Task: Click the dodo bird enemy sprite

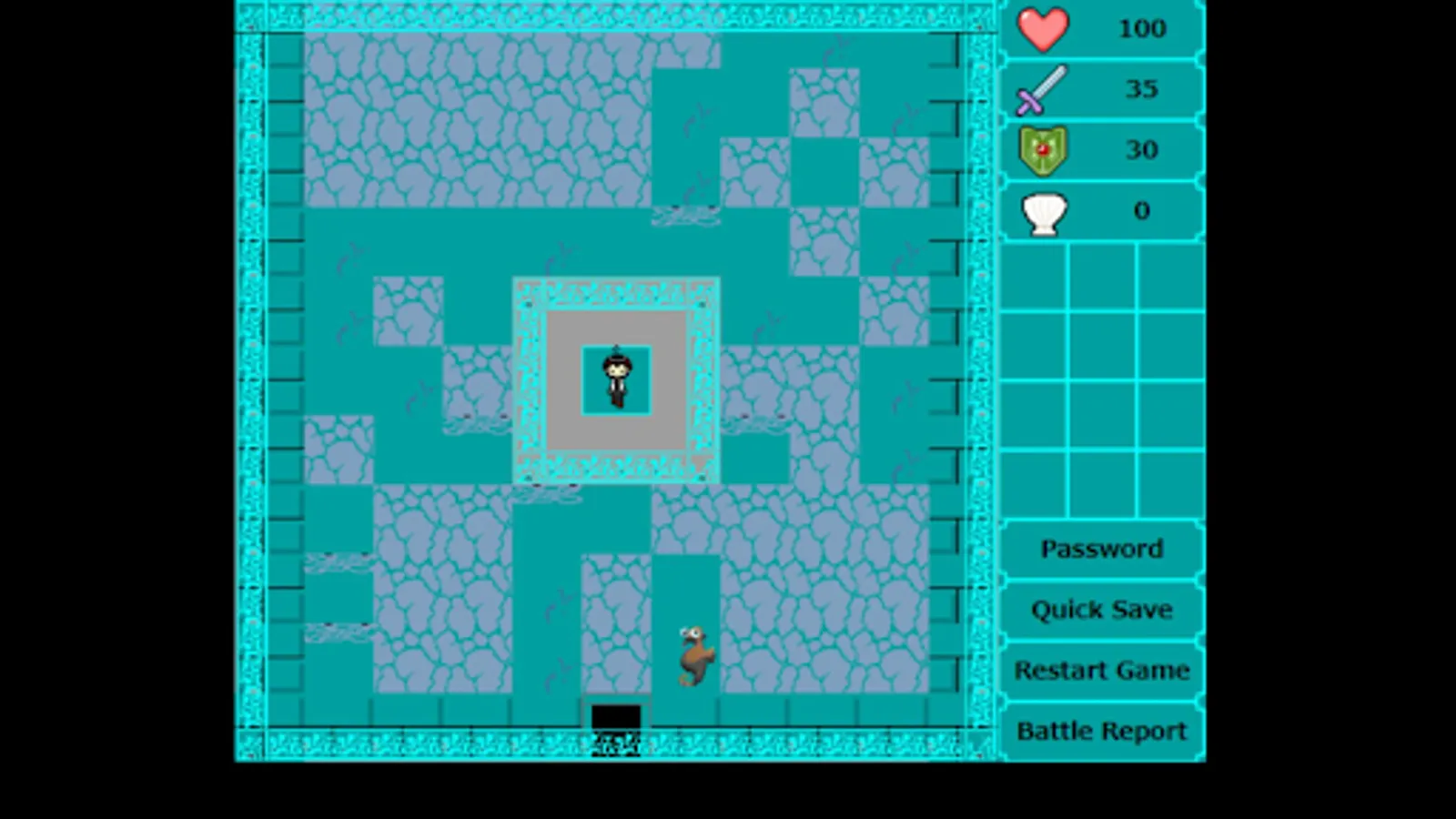Action: 693,653
